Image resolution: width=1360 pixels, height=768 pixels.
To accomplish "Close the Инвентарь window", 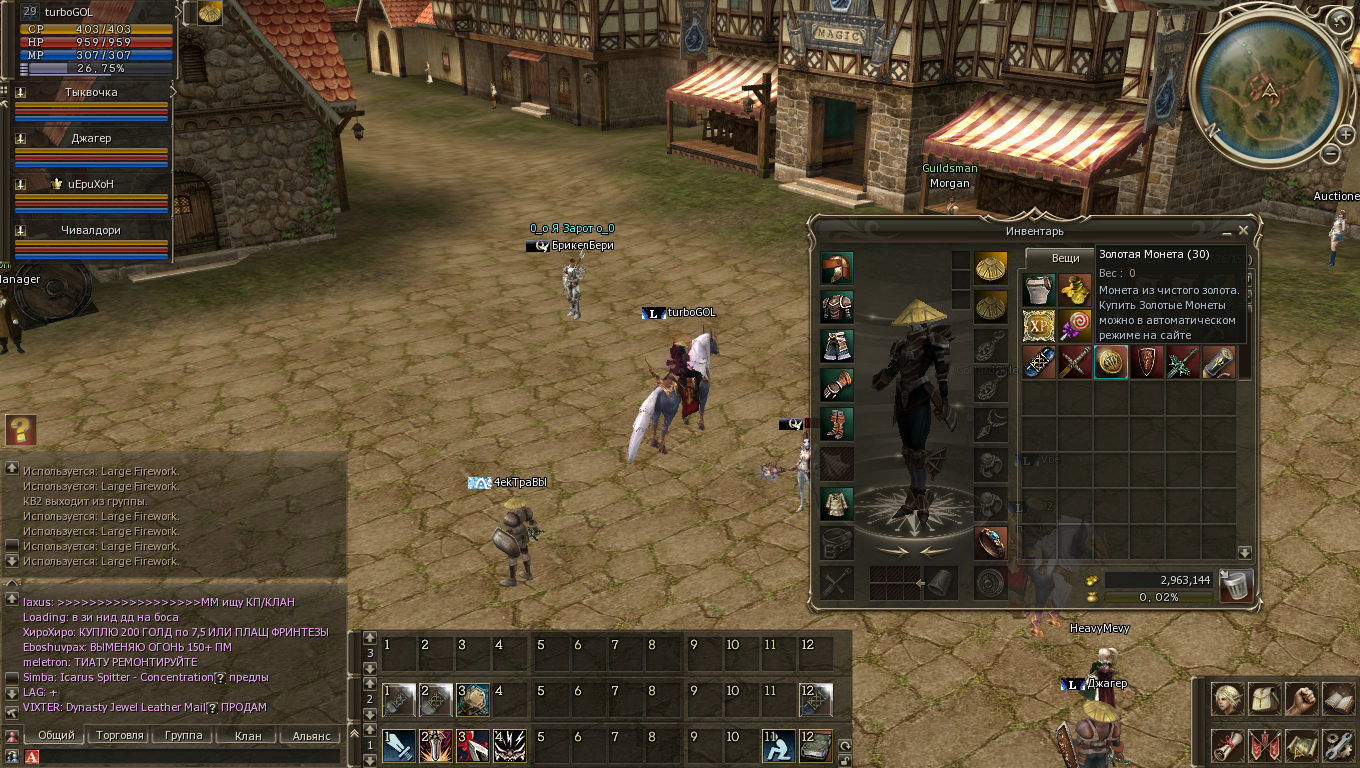I will point(1243,230).
